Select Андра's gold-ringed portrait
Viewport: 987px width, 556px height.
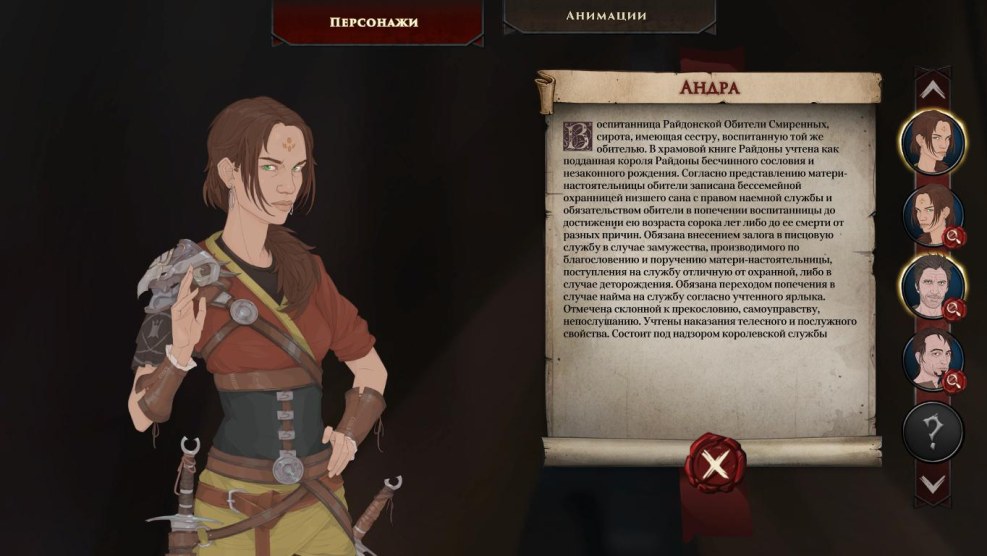932,143
